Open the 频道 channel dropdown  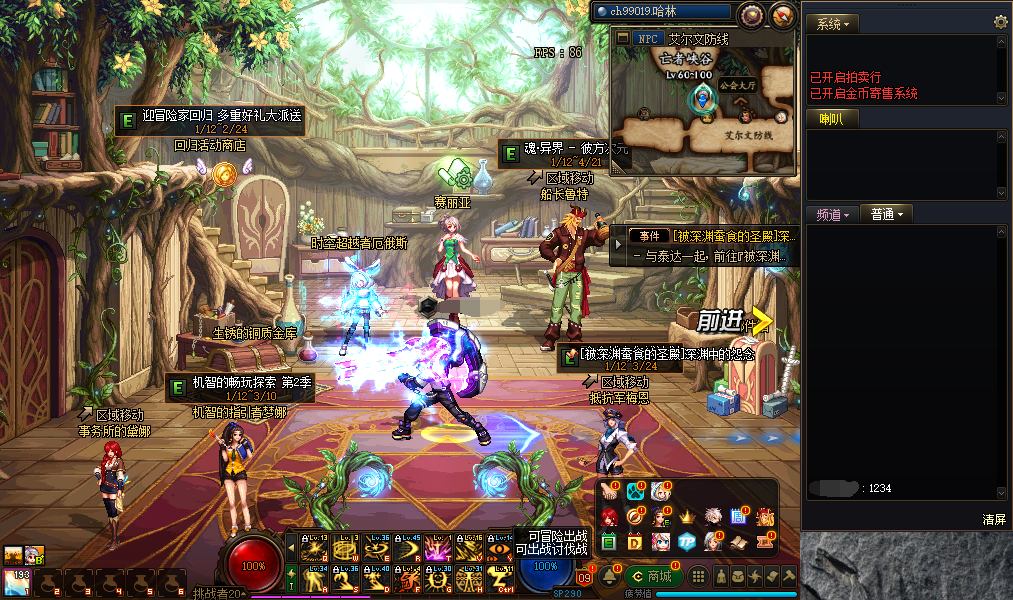[x=833, y=214]
